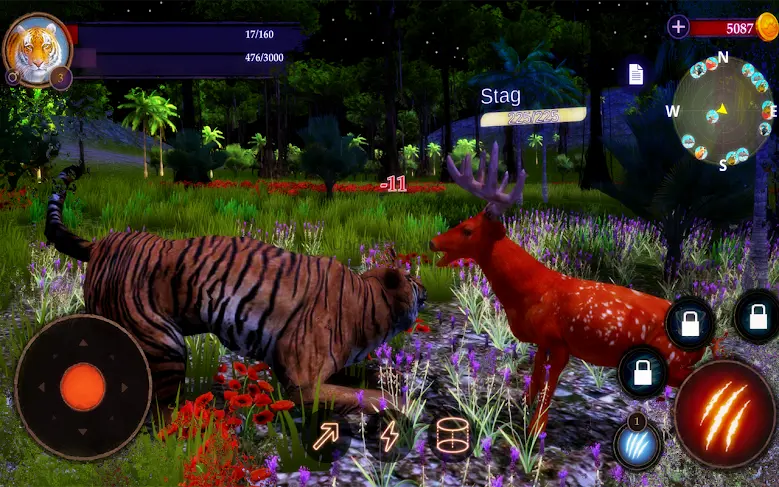Open the circular compass minimap

722,110
